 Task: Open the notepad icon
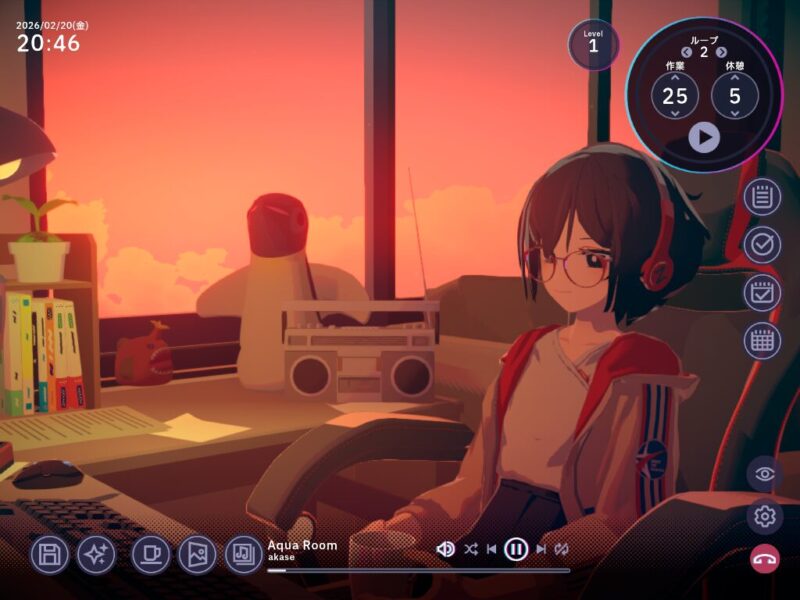pos(762,197)
